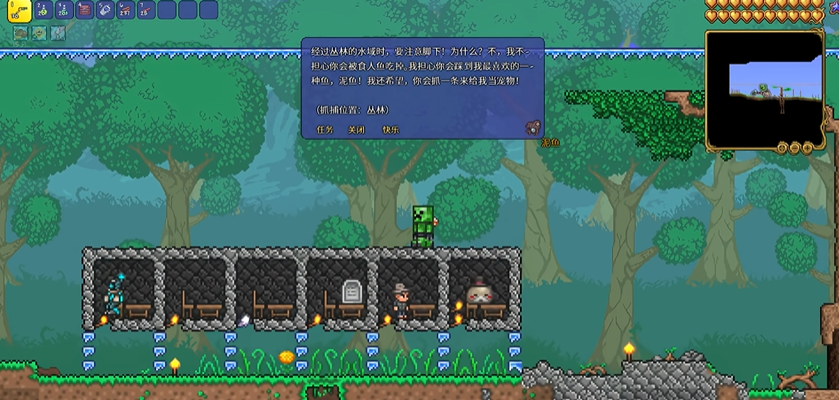Zoom in the minimap with plus button

(x=807, y=147)
